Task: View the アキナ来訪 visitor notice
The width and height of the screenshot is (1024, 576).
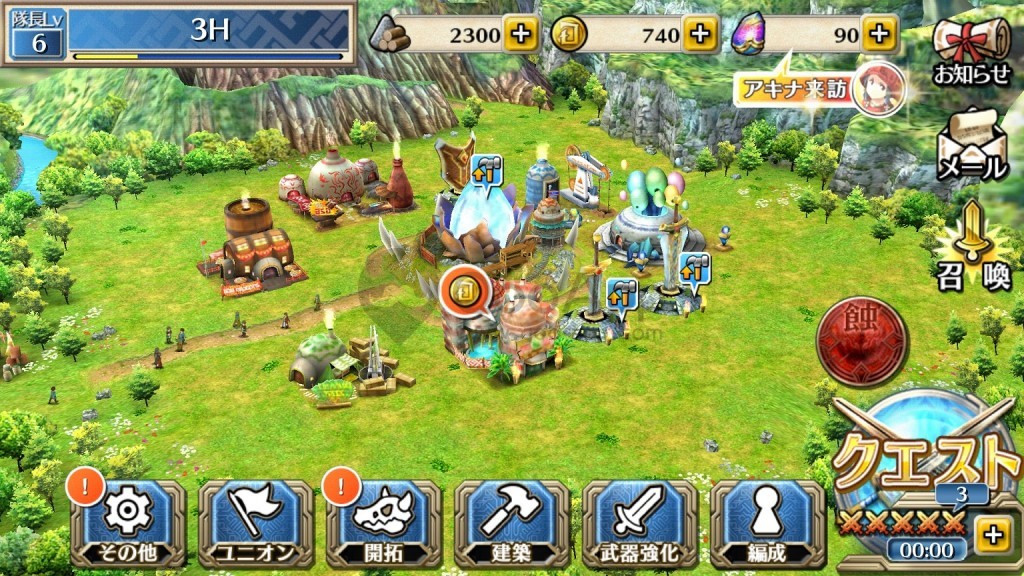Action: tap(822, 90)
